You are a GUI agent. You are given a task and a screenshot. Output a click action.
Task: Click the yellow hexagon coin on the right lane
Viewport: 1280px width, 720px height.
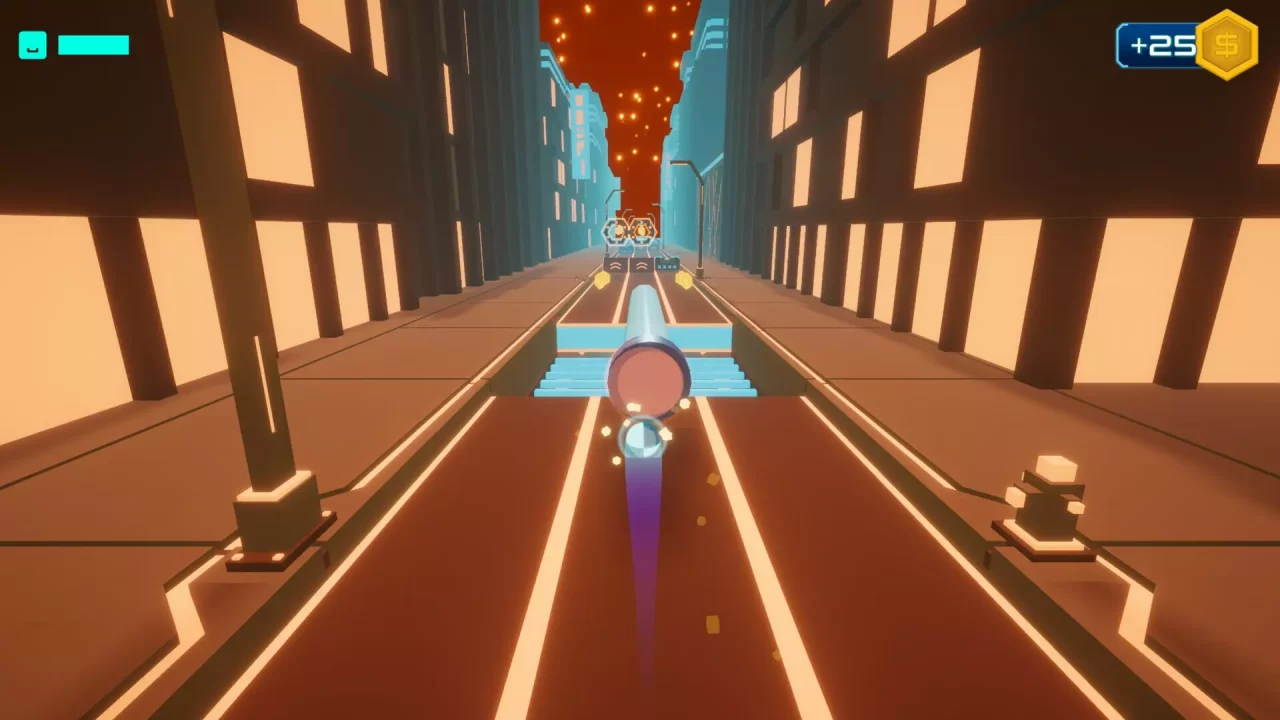[x=684, y=280]
